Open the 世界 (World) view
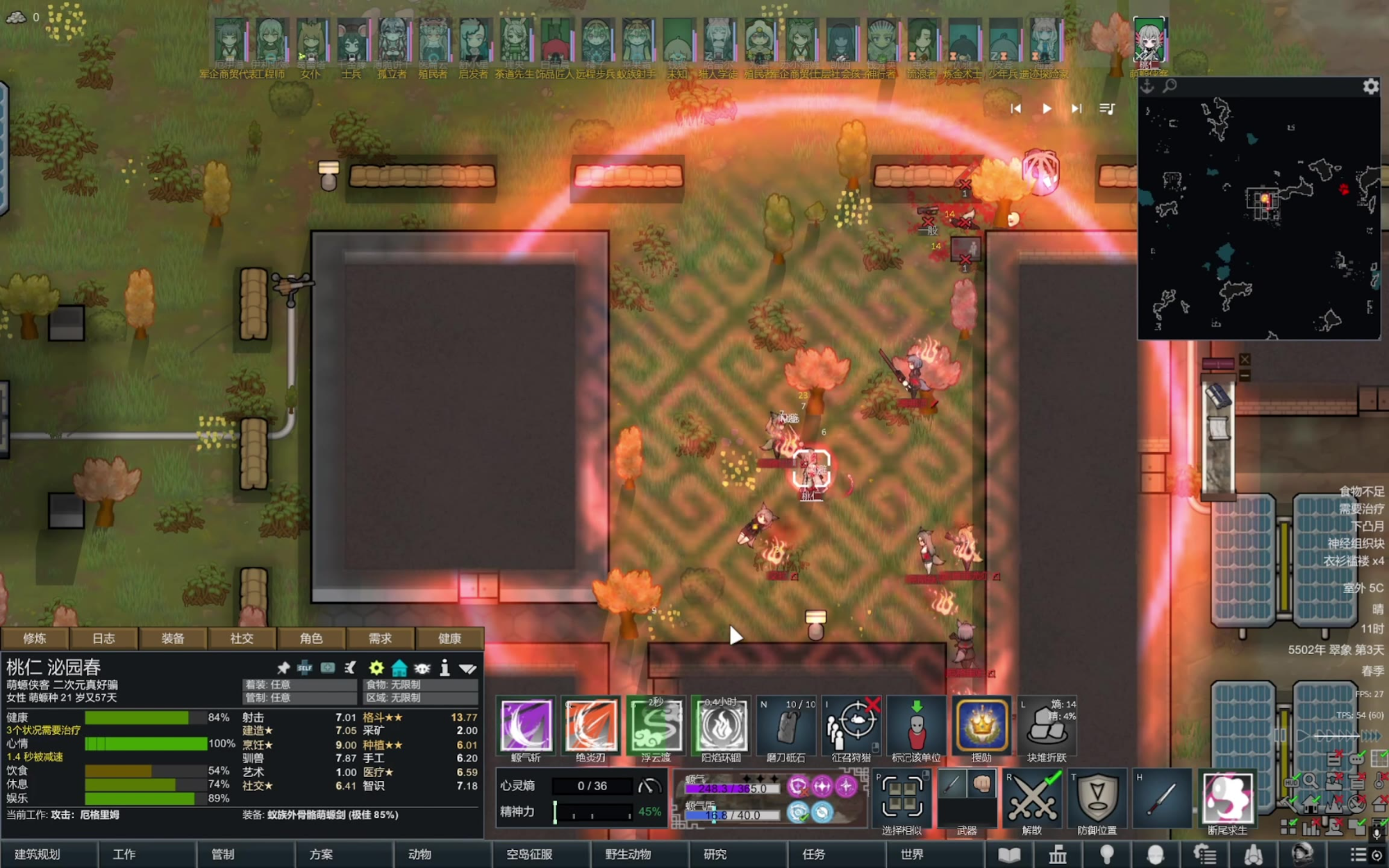 (912, 854)
